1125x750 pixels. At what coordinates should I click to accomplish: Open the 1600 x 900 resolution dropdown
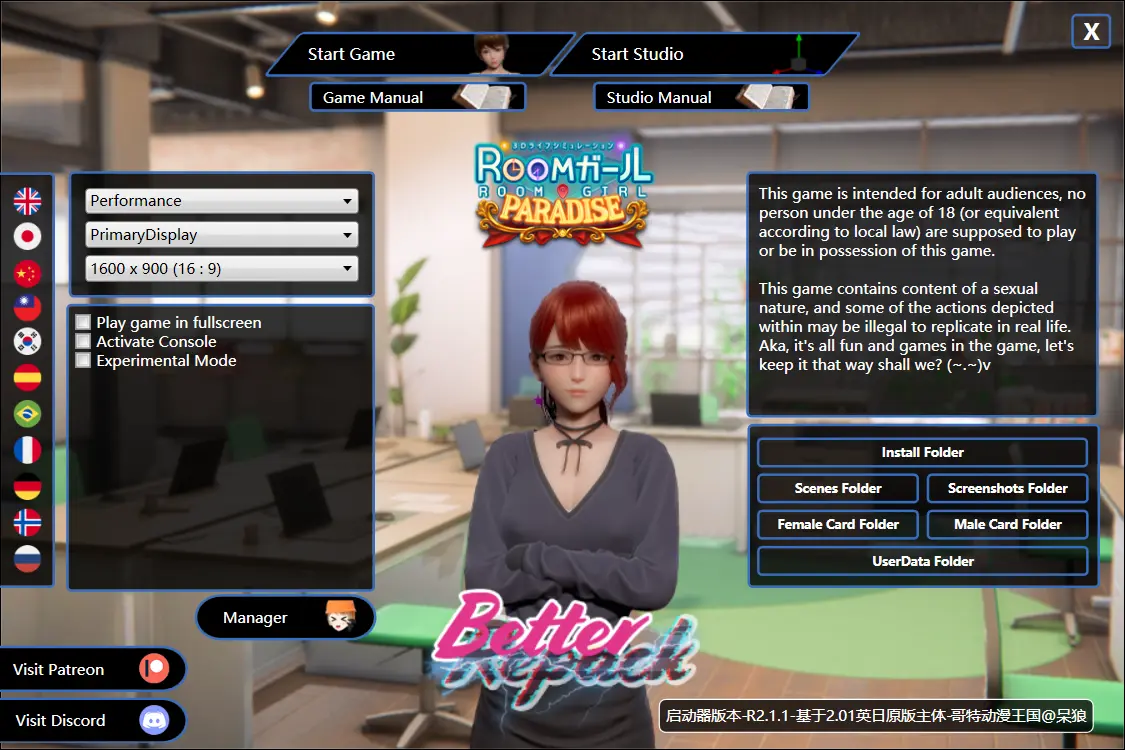(221, 269)
